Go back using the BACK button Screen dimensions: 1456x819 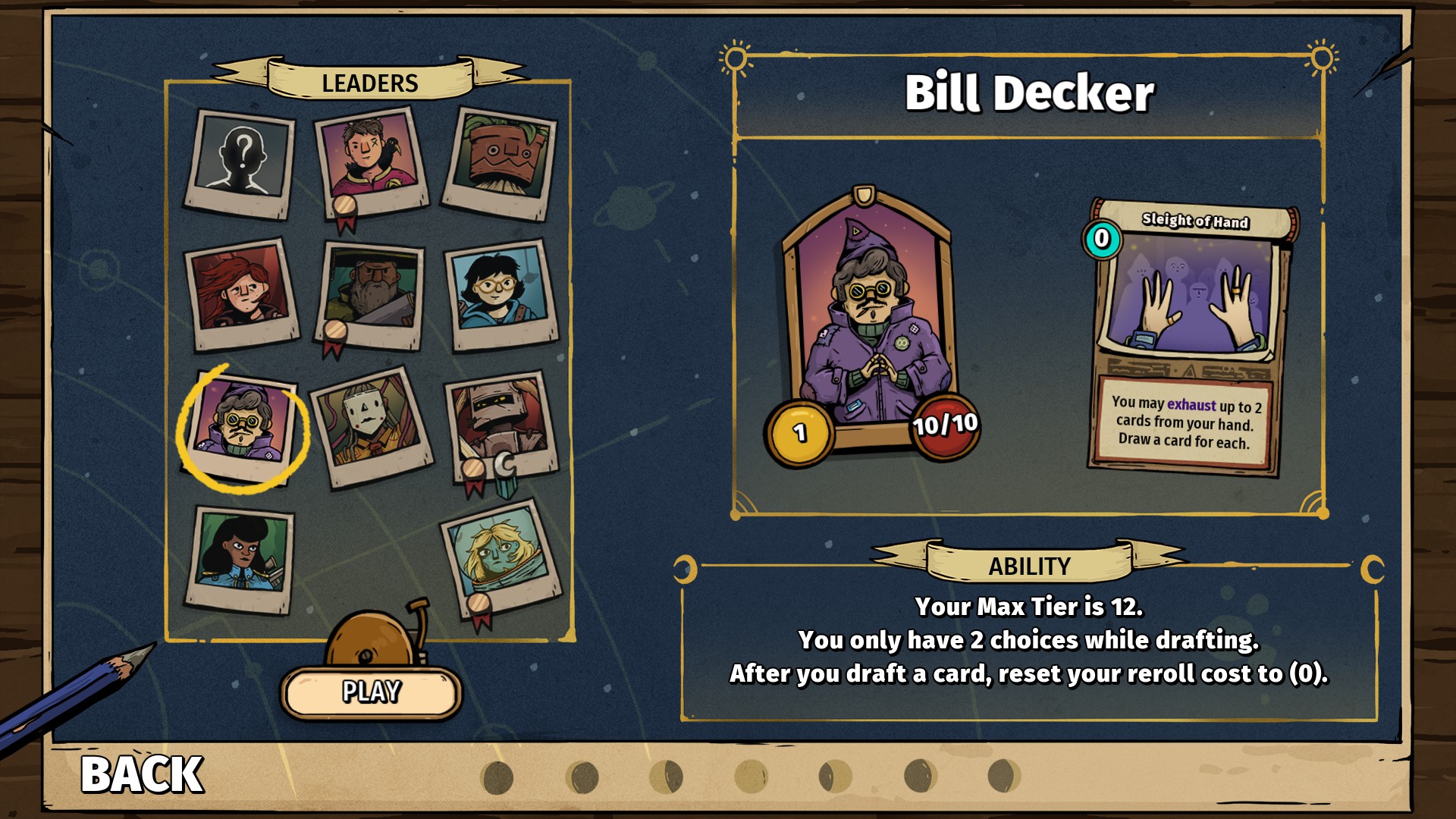pyautogui.click(x=142, y=774)
